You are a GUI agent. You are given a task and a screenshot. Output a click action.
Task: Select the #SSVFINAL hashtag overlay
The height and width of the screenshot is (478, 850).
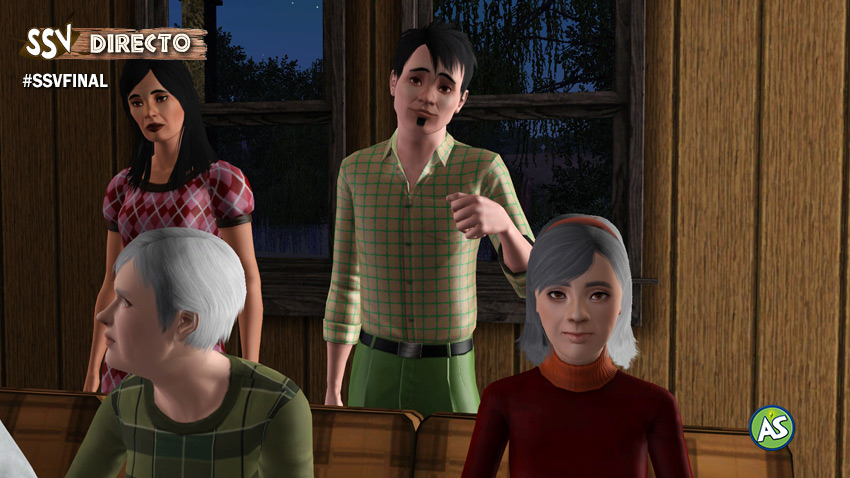pyautogui.click(x=65, y=81)
